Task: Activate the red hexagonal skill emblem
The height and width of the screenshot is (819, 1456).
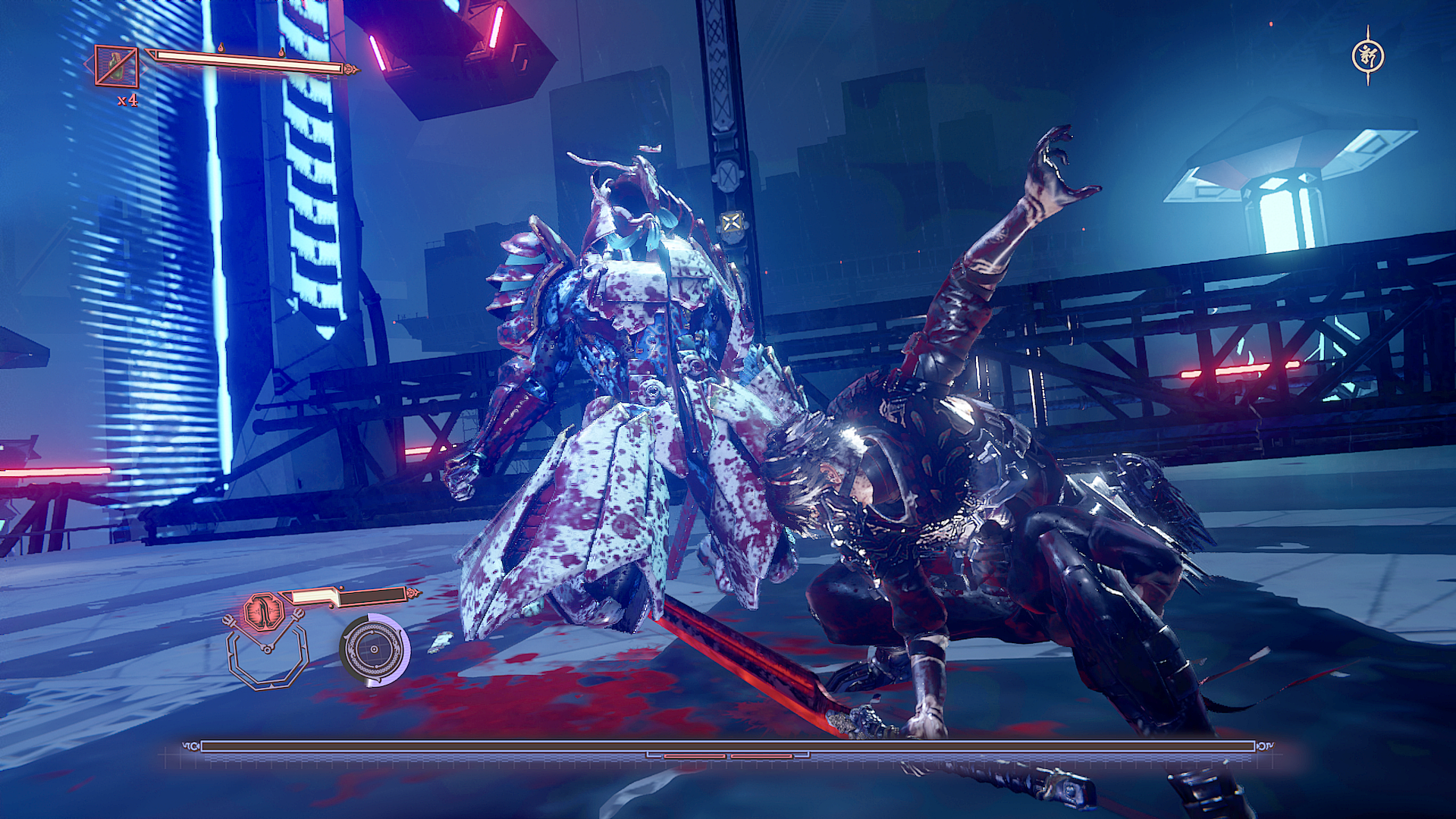Action: tap(264, 611)
